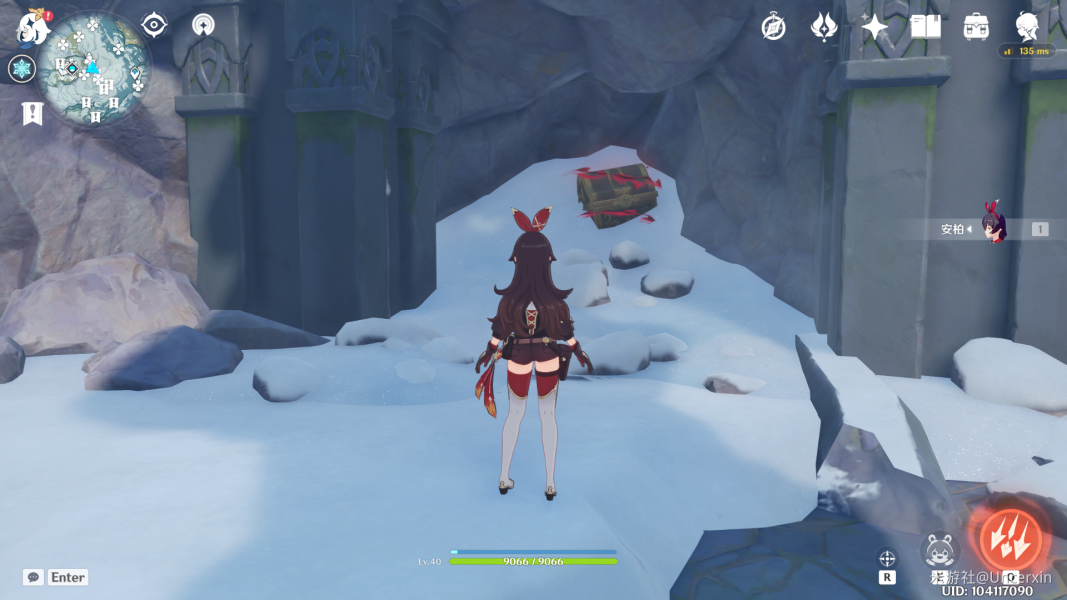Activate the Fiery Rain arrow burst ability

click(1010, 540)
